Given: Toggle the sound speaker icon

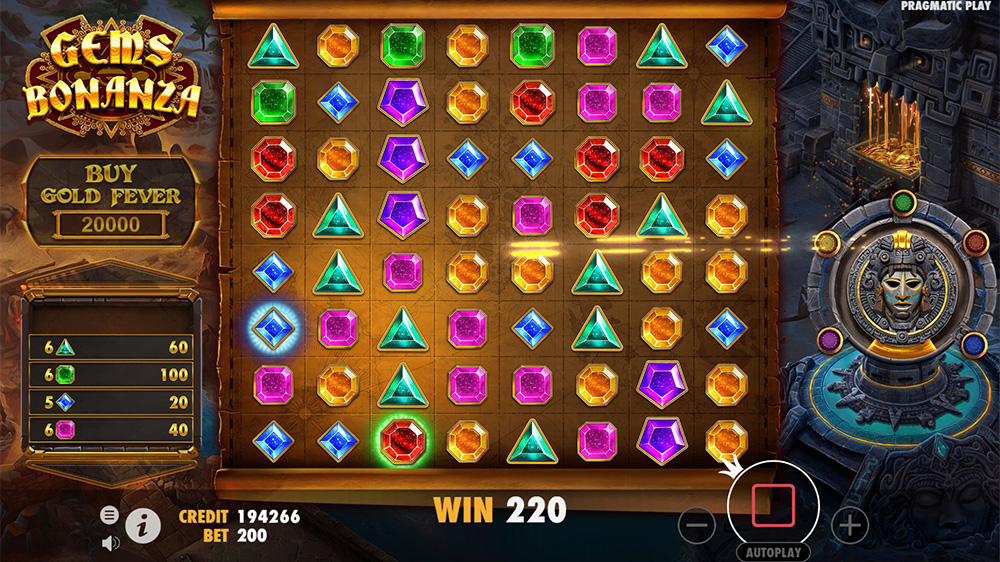Looking at the screenshot, I should click(x=110, y=543).
